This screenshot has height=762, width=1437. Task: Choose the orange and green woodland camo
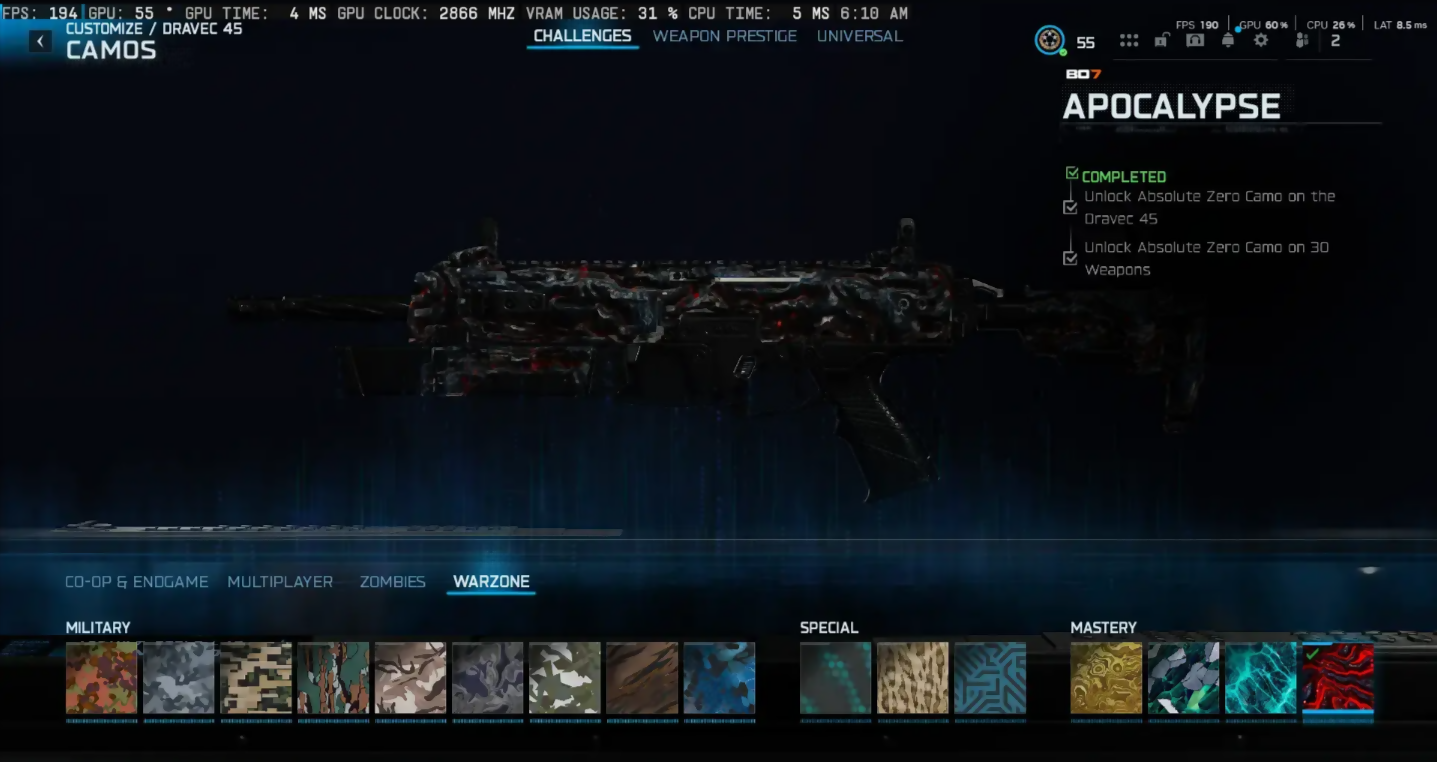click(101, 678)
